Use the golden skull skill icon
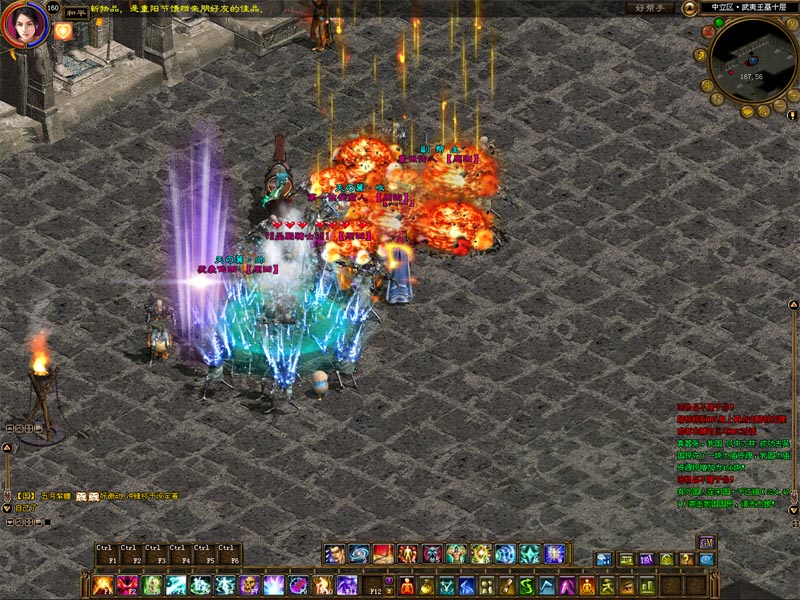The height and width of the screenshot is (600, 800). click(x=249, y=585)
